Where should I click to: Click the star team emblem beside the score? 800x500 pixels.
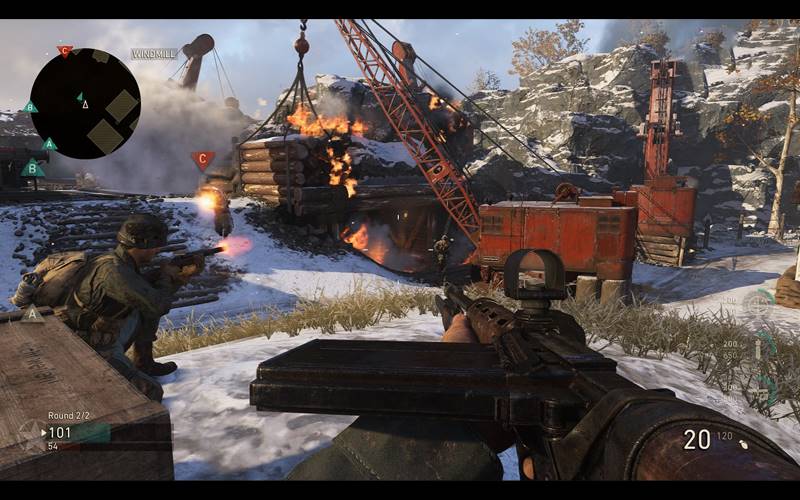[x=30, y=432]
